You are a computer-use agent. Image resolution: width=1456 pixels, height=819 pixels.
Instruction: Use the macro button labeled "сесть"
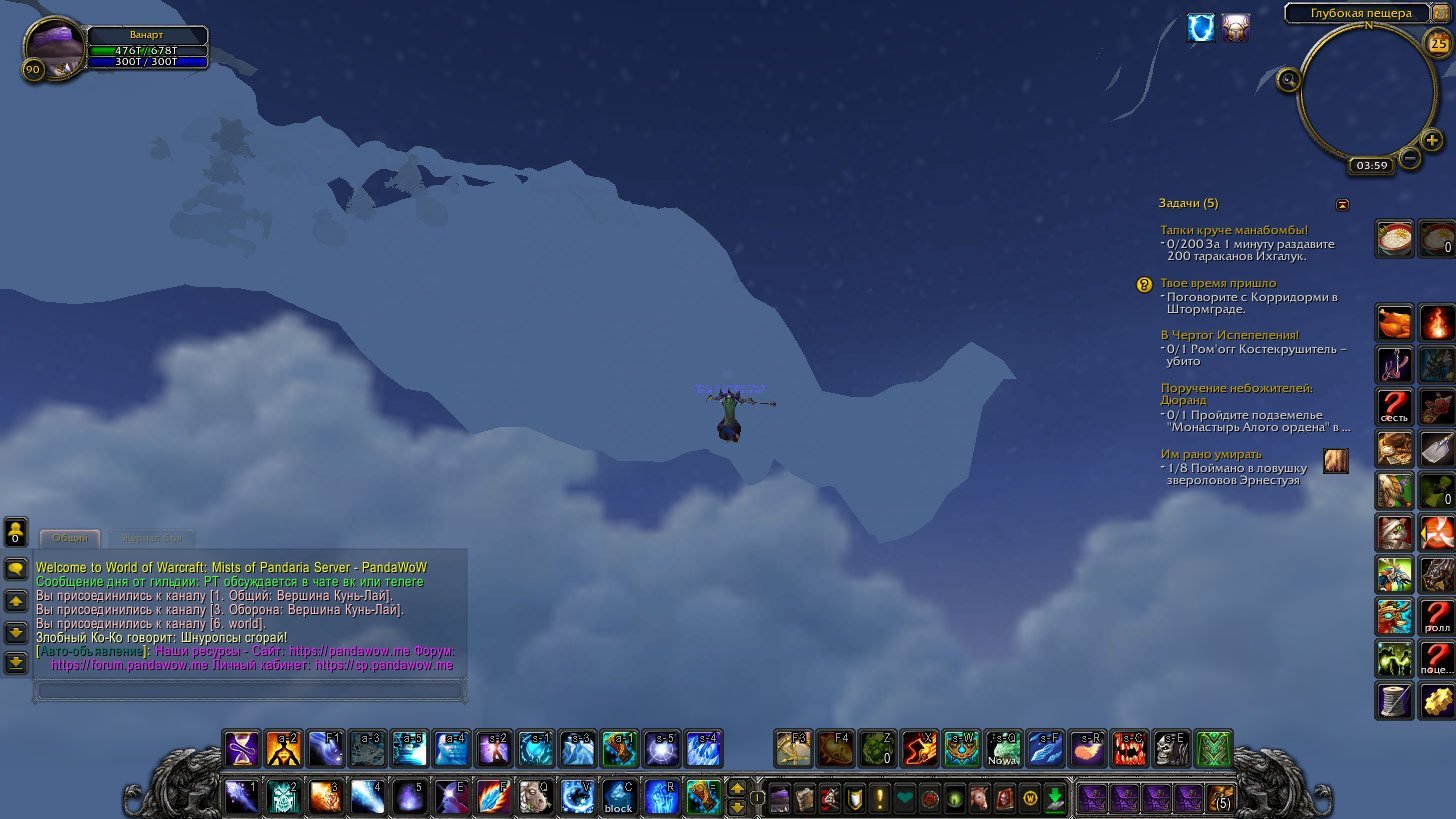1394,407
